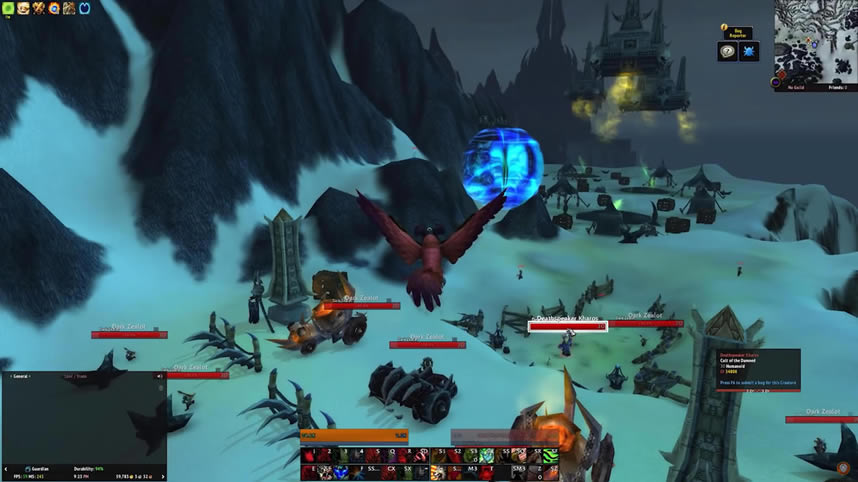The width and height of the screenshot is (858, 482).
Task: Open the minimap
Action: (815, 40)
